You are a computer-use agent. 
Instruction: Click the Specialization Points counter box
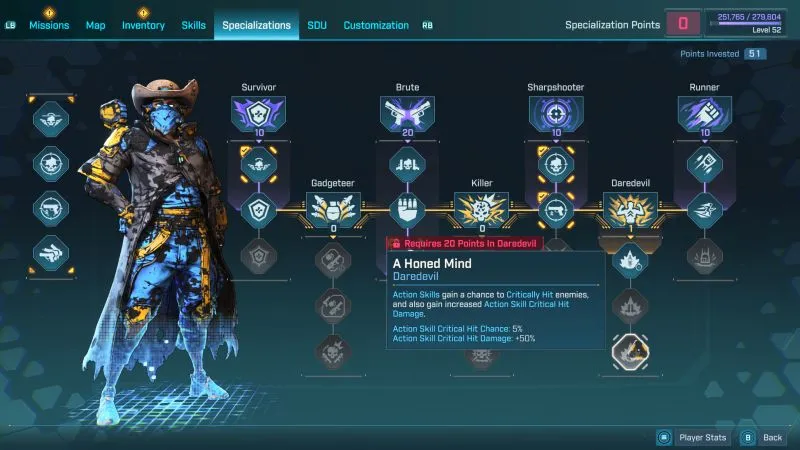[683, 24]
